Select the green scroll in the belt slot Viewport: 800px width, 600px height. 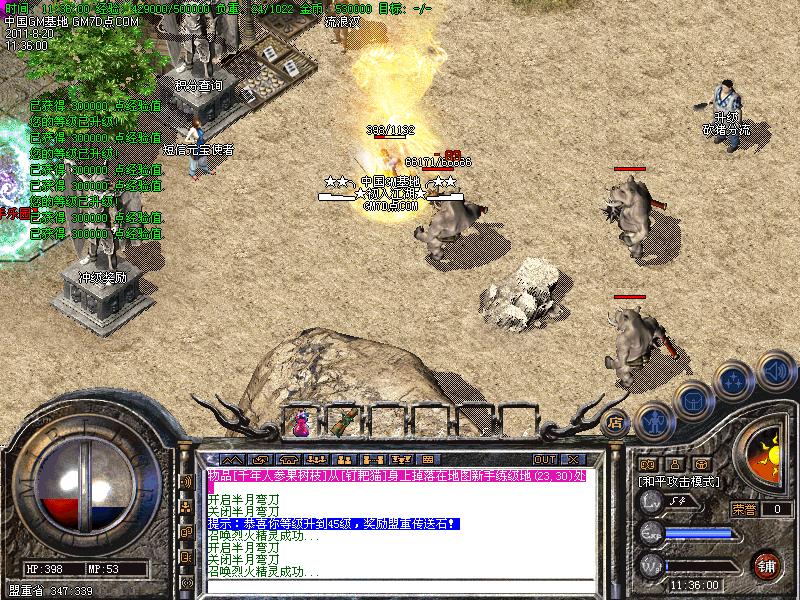point(344,423)
